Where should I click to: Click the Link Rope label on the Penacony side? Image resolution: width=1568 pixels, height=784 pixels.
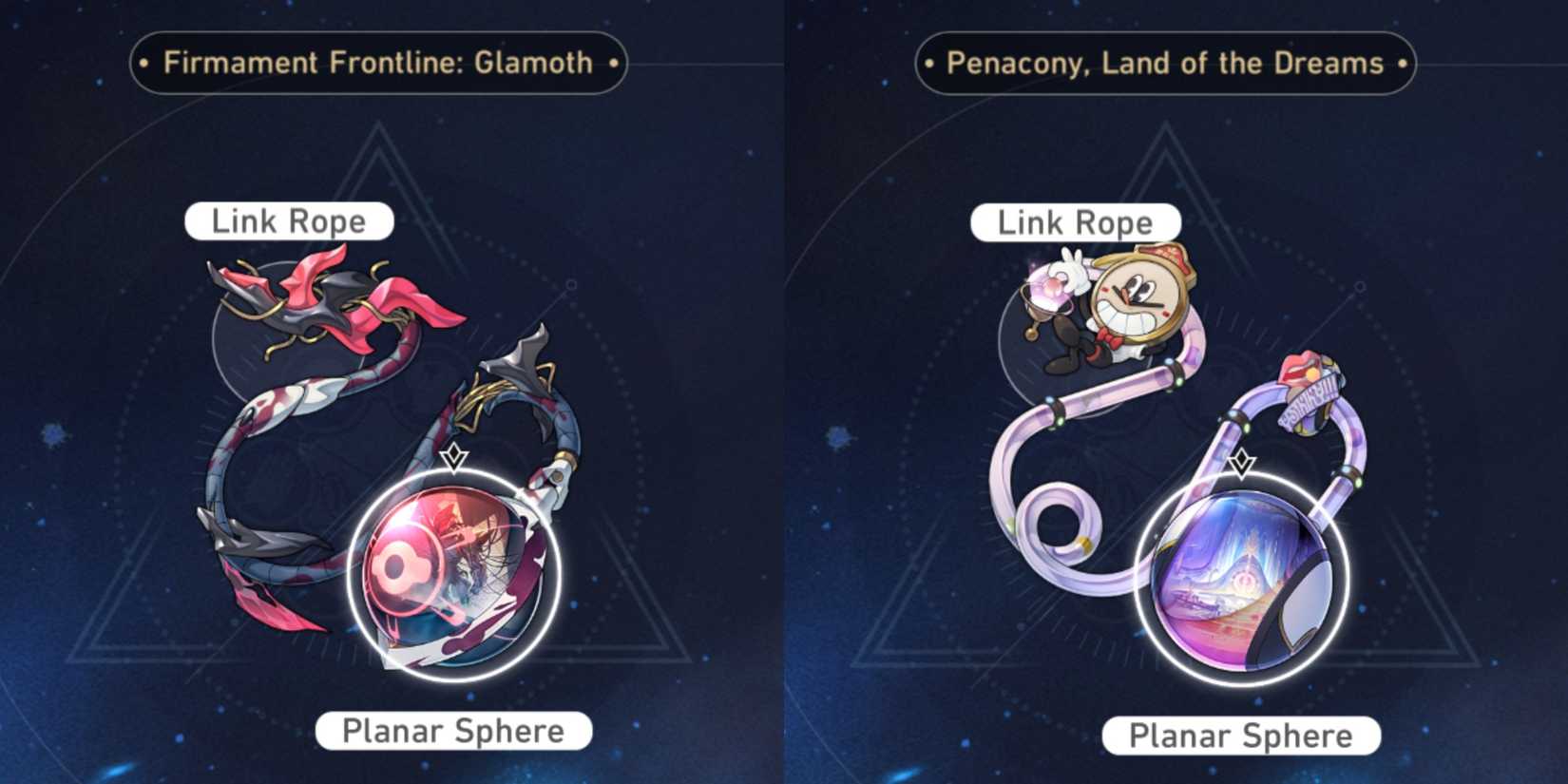[x=1074, y=222]
